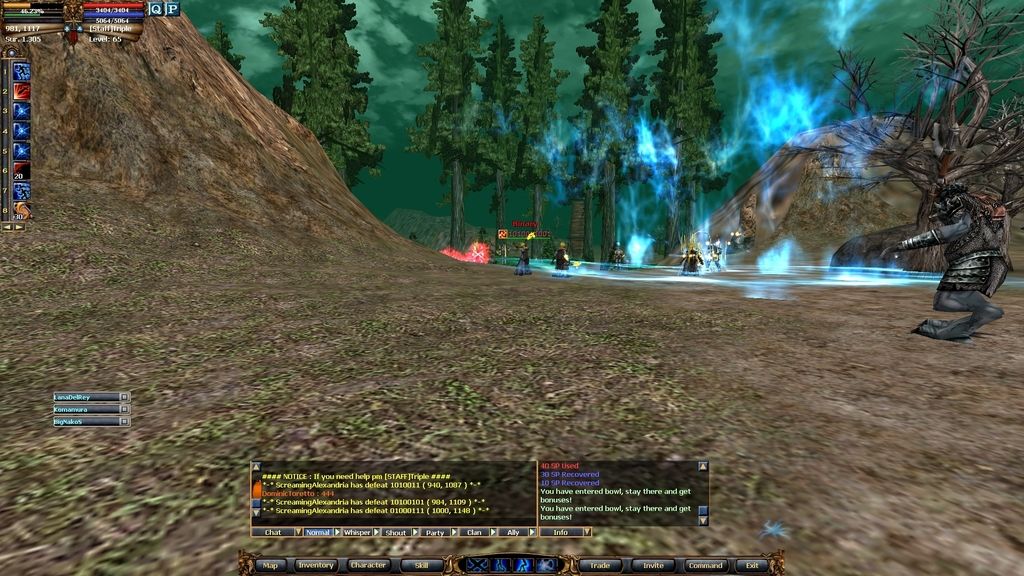This screenshot has width=1024, height=576.
Task: Open the Inventory window
Action: [315, 565]
